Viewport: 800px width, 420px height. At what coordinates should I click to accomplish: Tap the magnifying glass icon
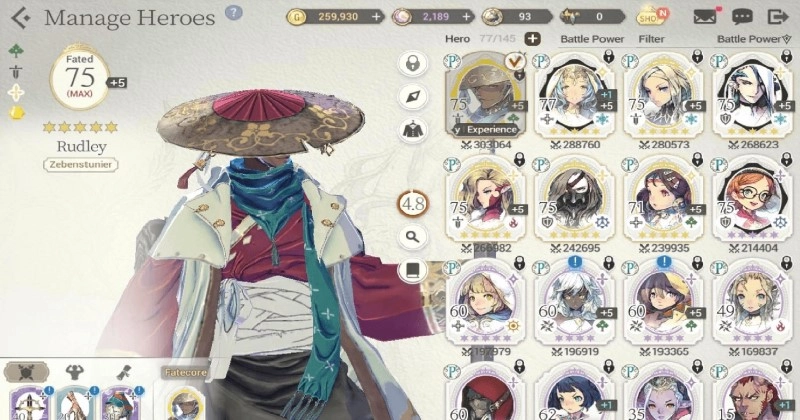tap(412, 237)
